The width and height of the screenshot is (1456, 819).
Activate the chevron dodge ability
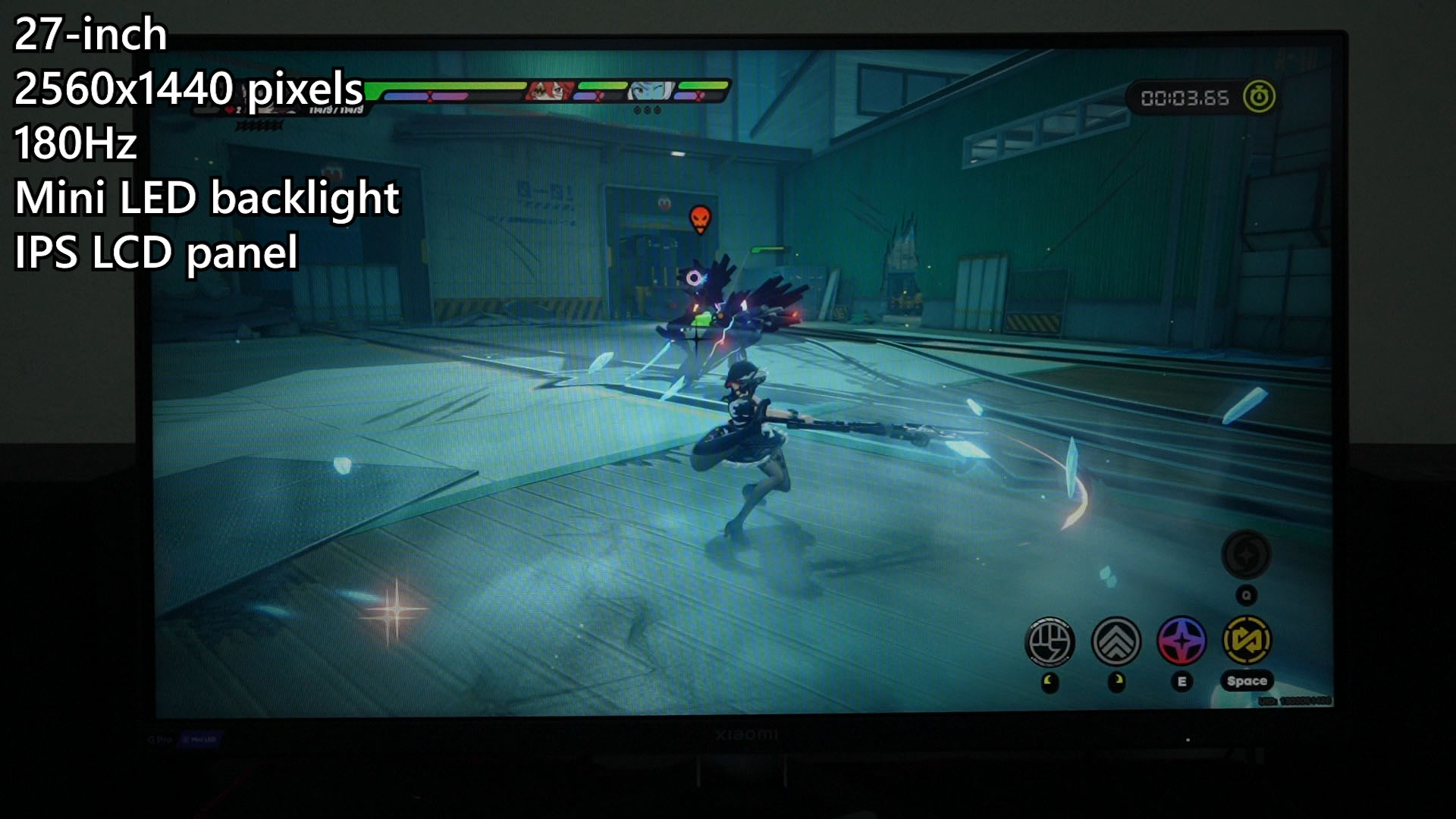pos(1116,642)
